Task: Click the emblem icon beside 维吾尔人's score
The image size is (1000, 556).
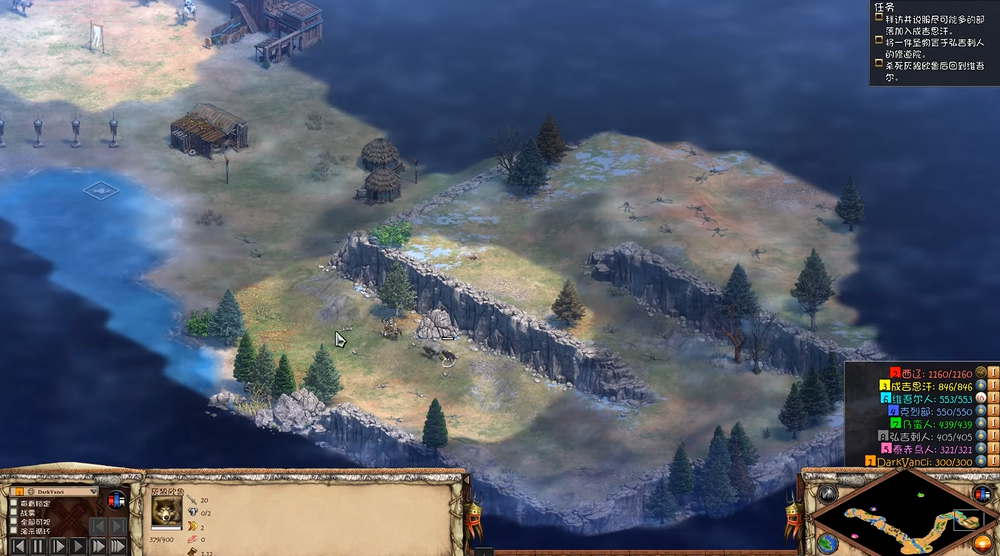Action: 981,398
